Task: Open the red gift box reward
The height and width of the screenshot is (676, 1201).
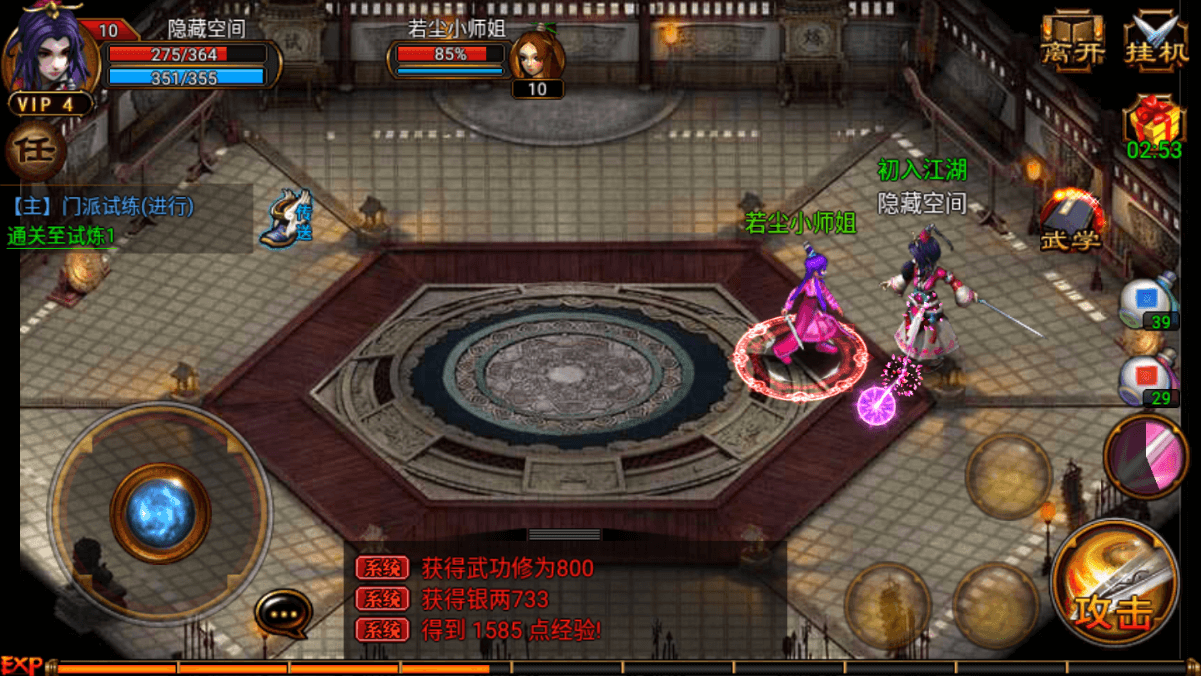Action: pyautogui.click(x=1154, y=120)
